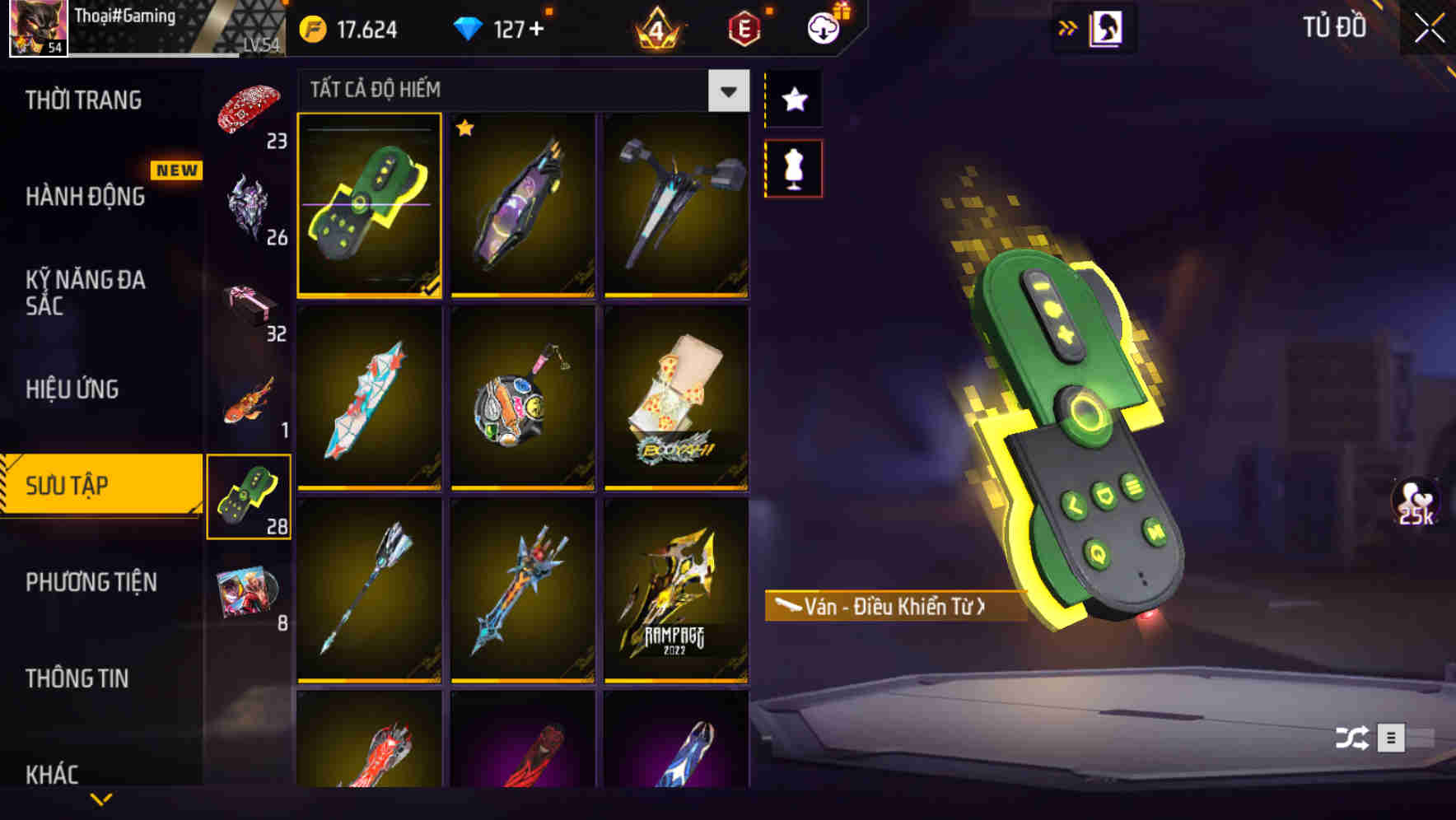Select the level 4 crown rank icon
This screenshot has width=1456, height=820.
coord(656,30)
